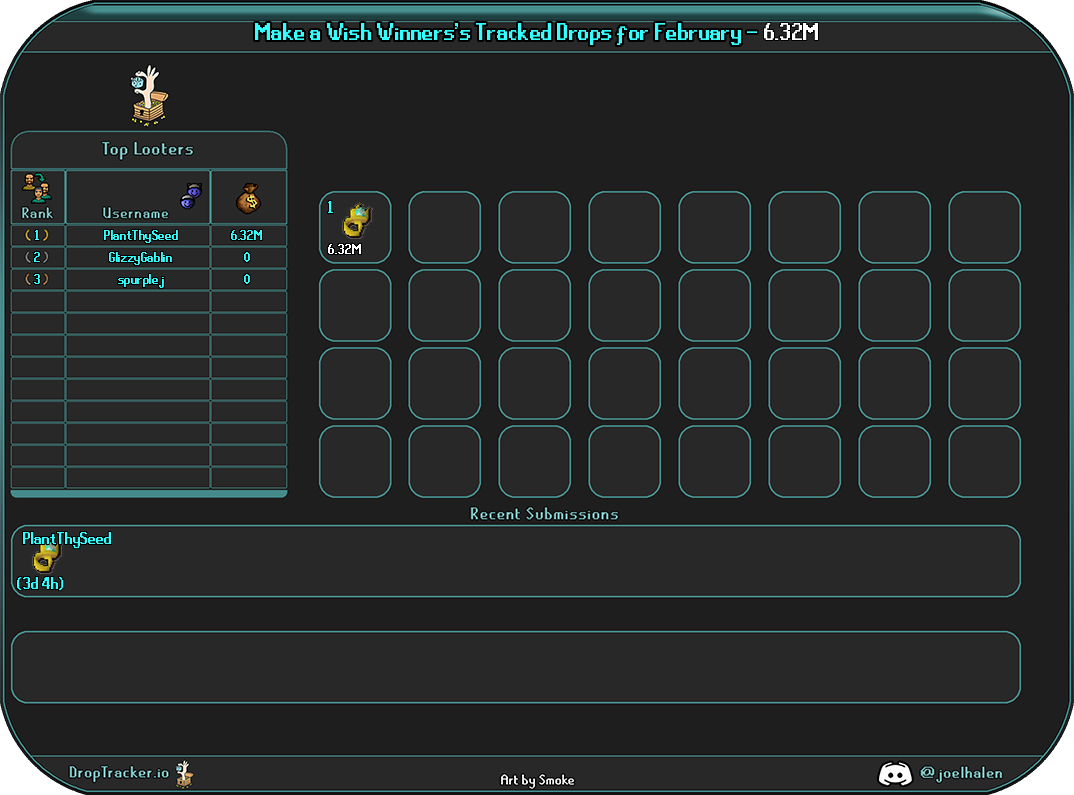Choose the spurplej leaderboard row
The image size is (1074, 795).
tap(140, 280)
